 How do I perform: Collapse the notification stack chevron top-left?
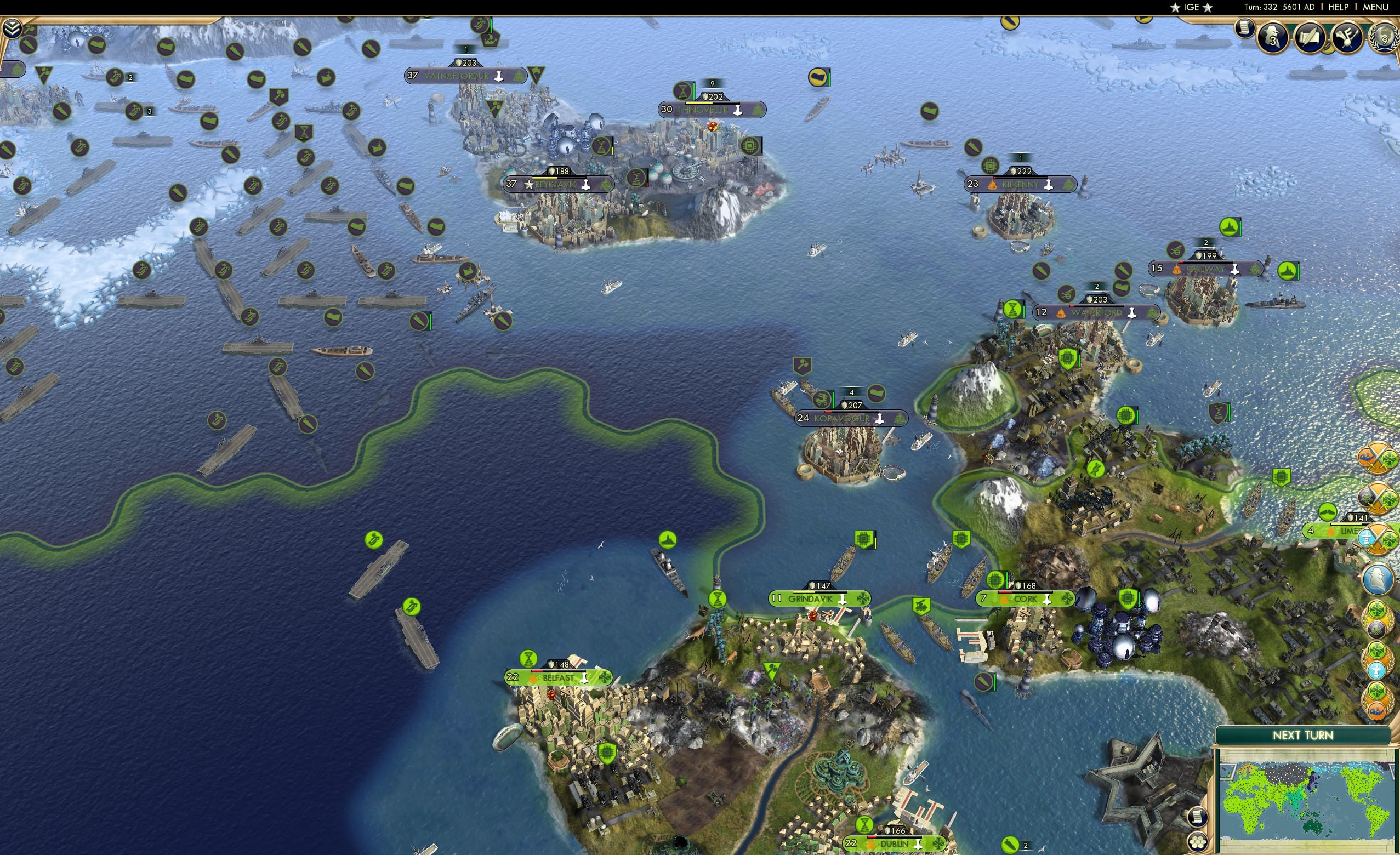tap(13, 27)
